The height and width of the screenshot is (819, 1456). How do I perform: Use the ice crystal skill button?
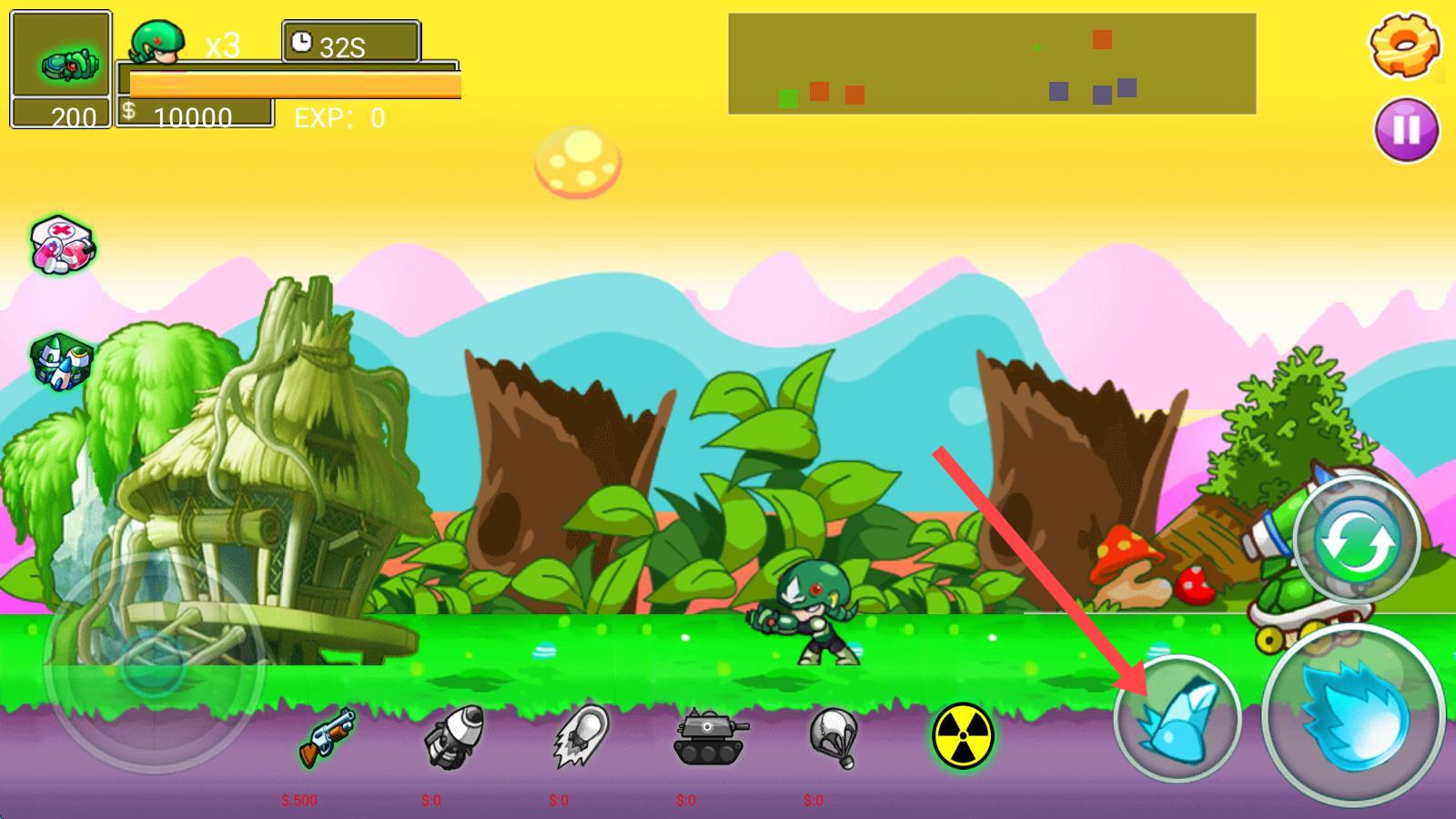1177,718
